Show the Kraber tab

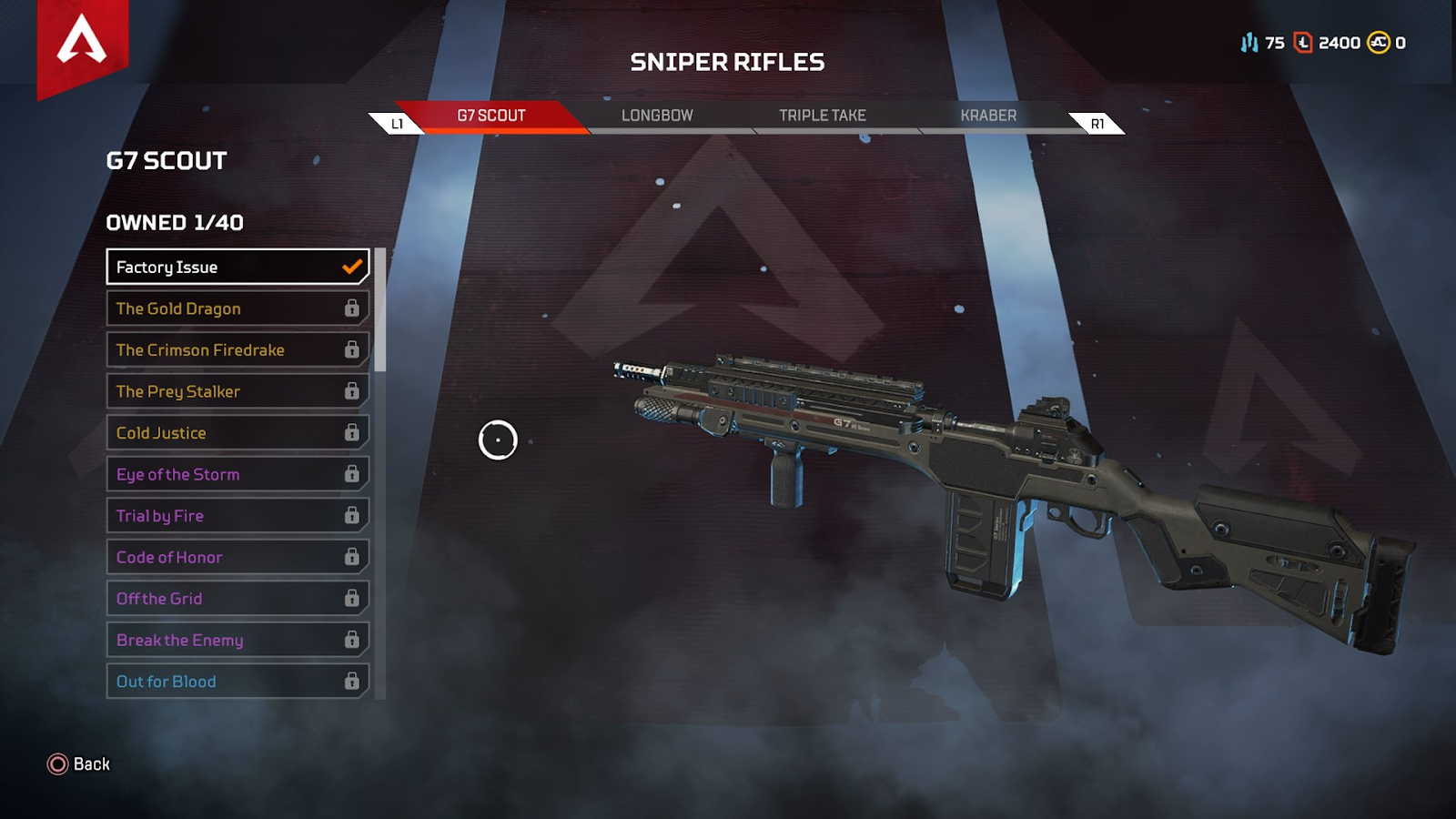pyautogui.click(x=988, y=116)
